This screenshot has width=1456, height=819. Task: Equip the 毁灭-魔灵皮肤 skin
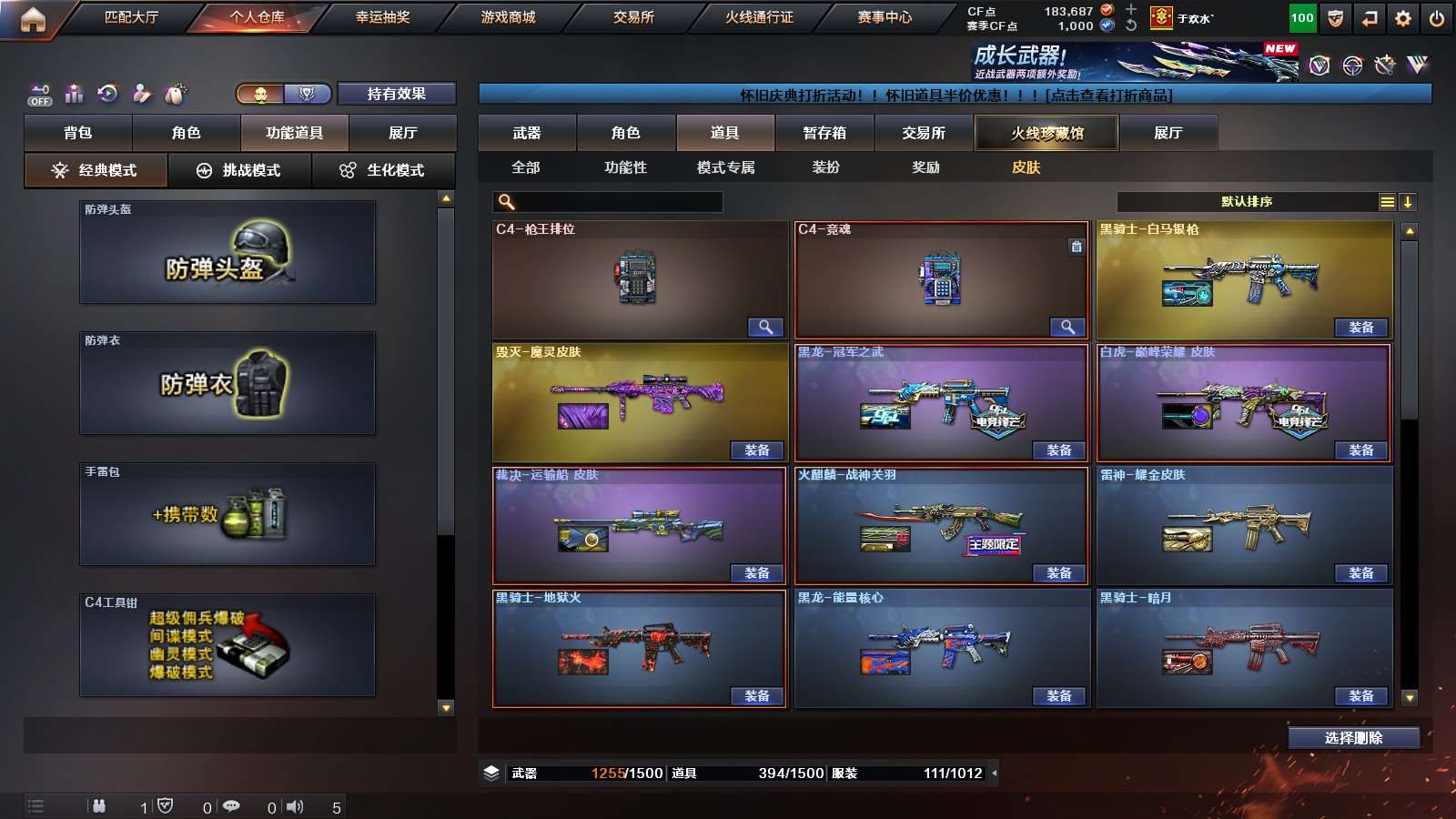[756, 450]
